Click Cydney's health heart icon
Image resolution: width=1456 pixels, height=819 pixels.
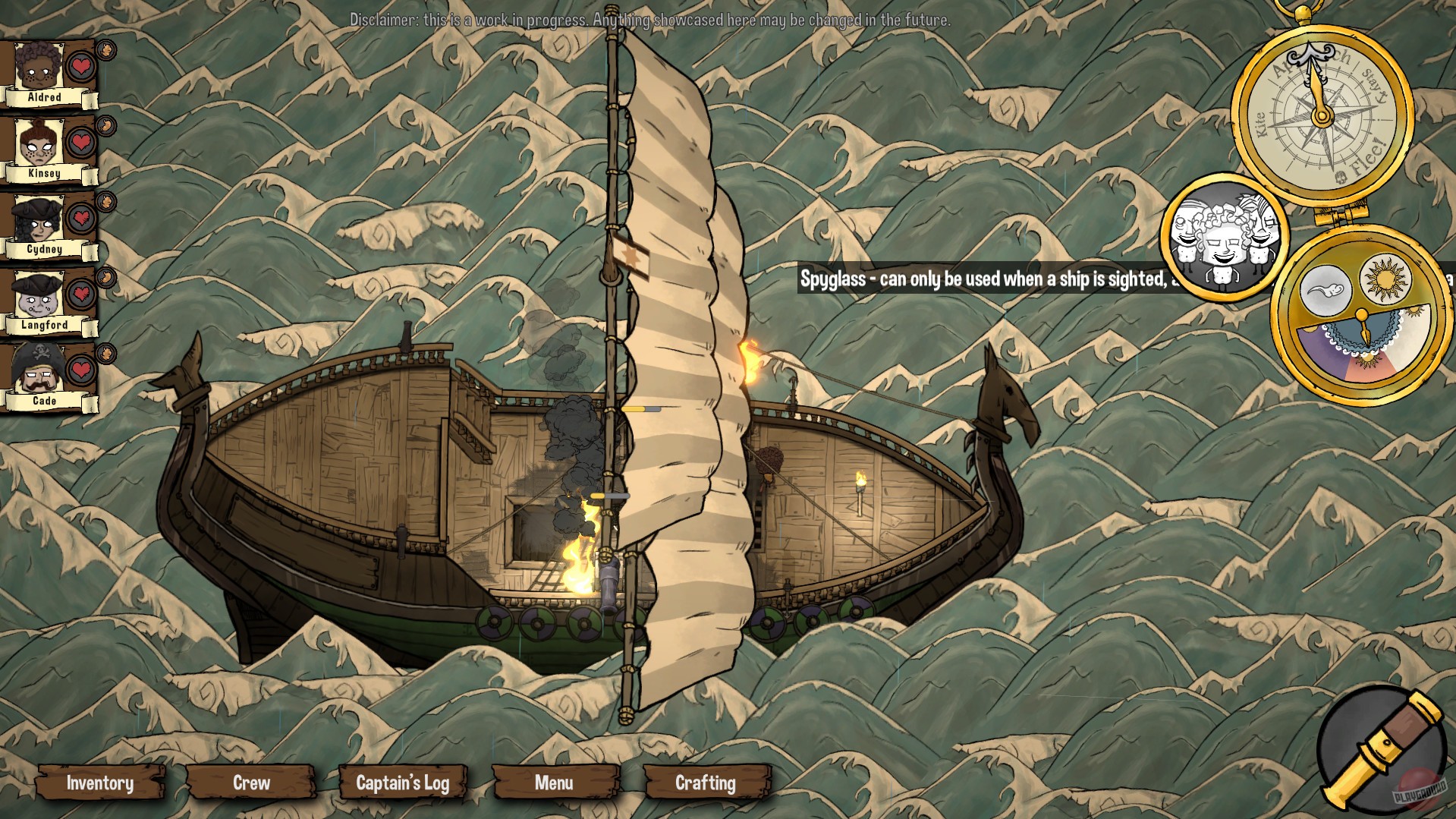tap(80, 218)
